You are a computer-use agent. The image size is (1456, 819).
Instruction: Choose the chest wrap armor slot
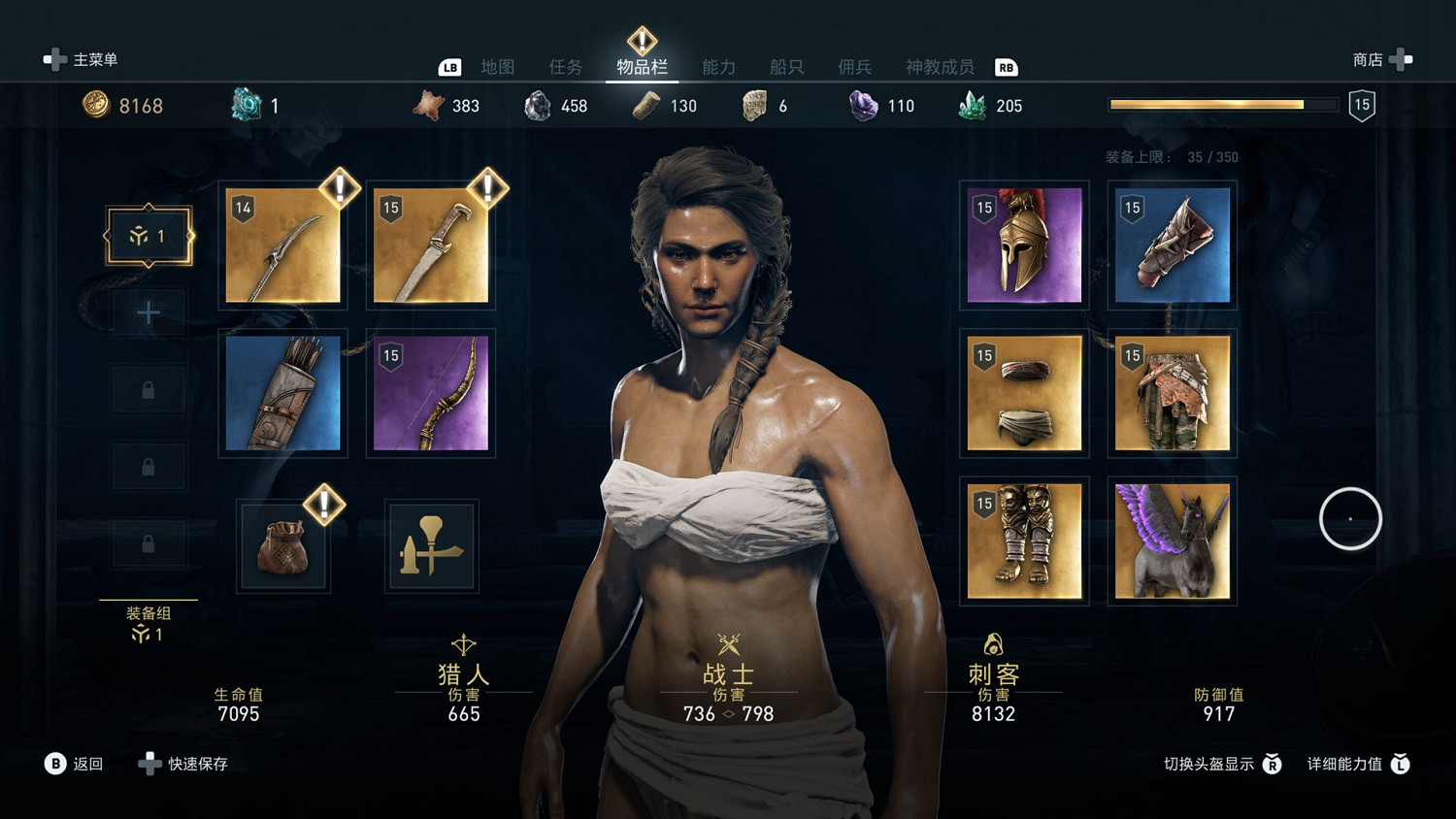(1024, 393)
